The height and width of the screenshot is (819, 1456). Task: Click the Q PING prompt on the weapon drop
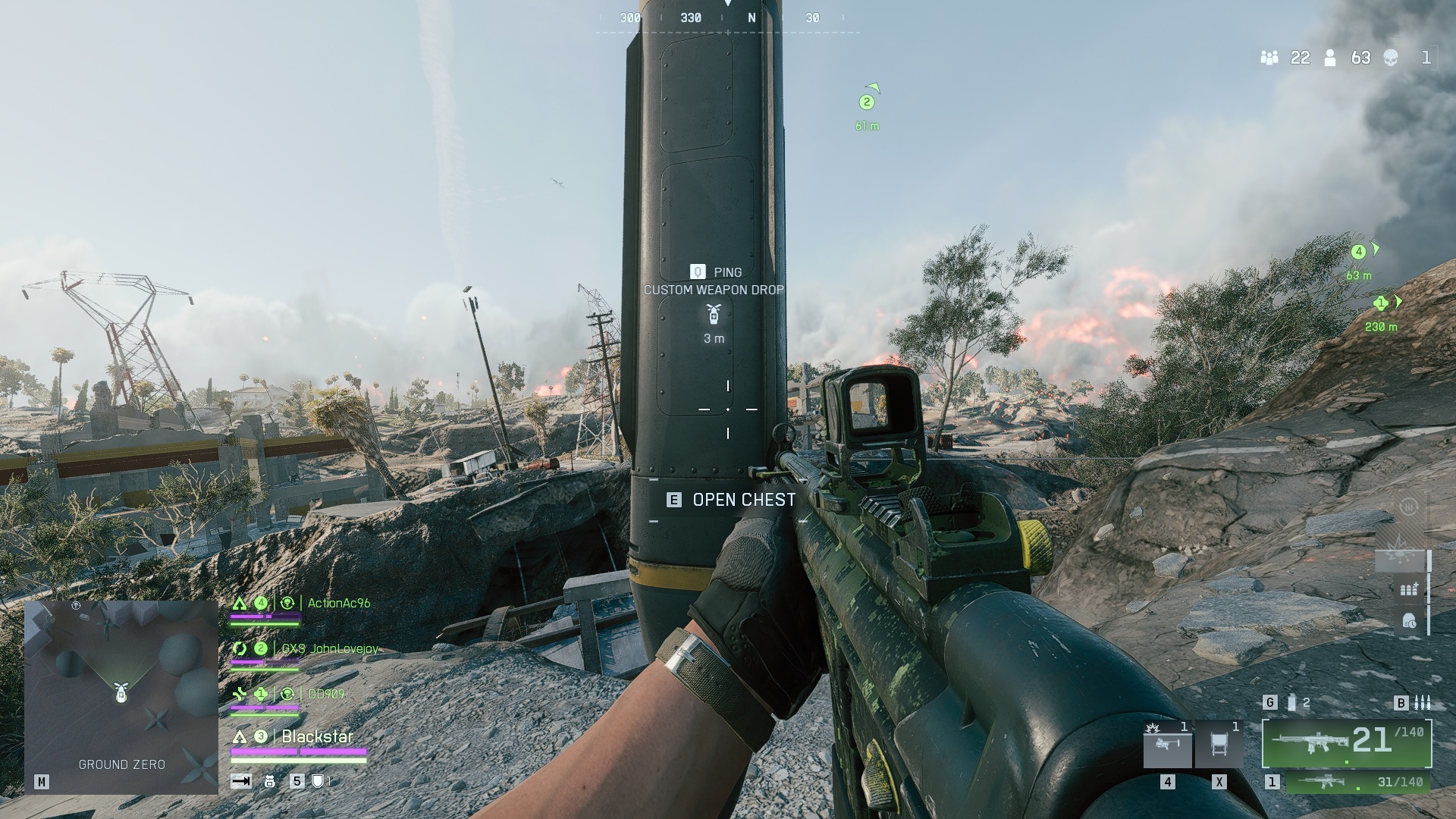coord(714,271)
